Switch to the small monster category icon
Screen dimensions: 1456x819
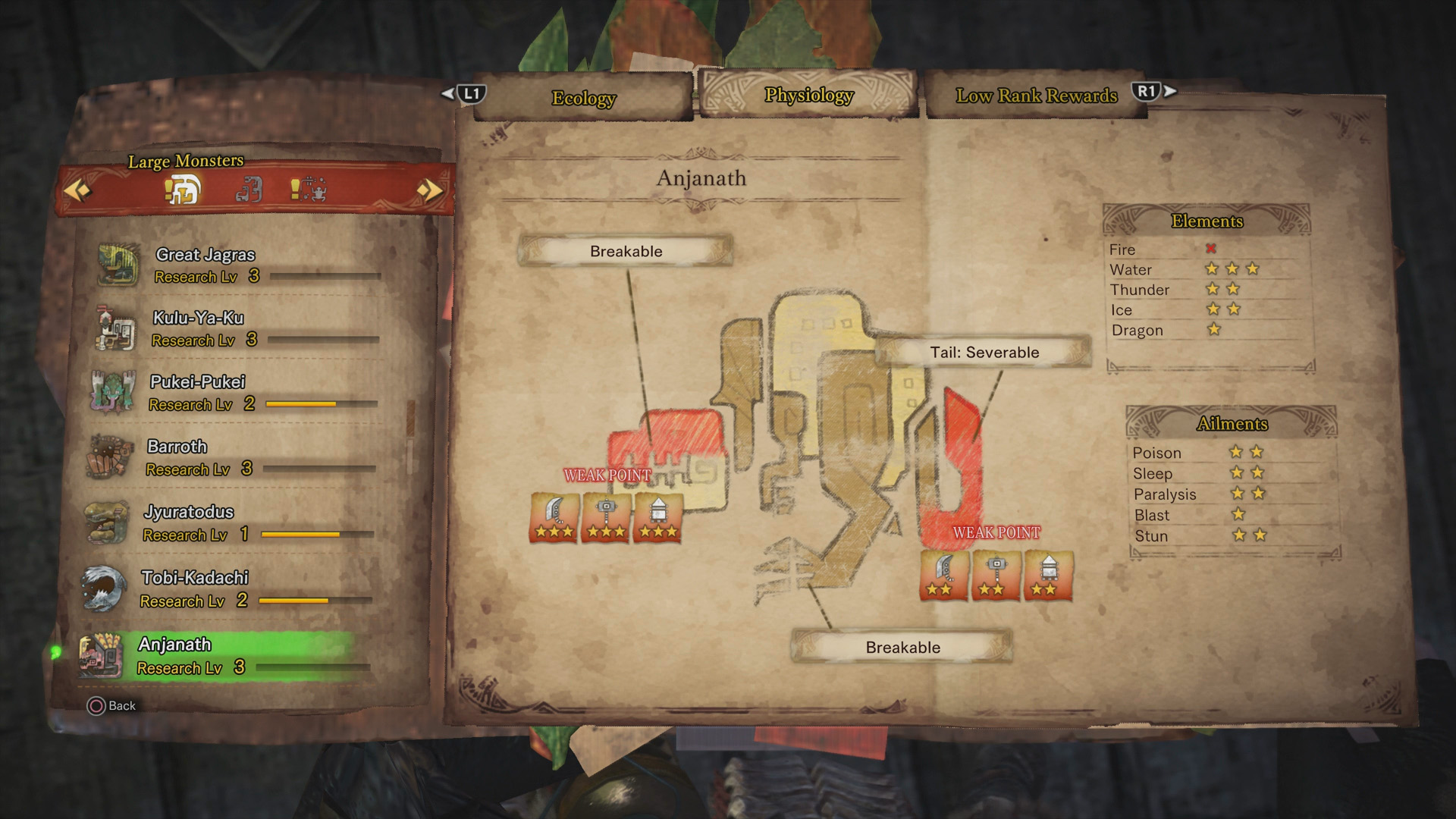click(x=248, y=190)
